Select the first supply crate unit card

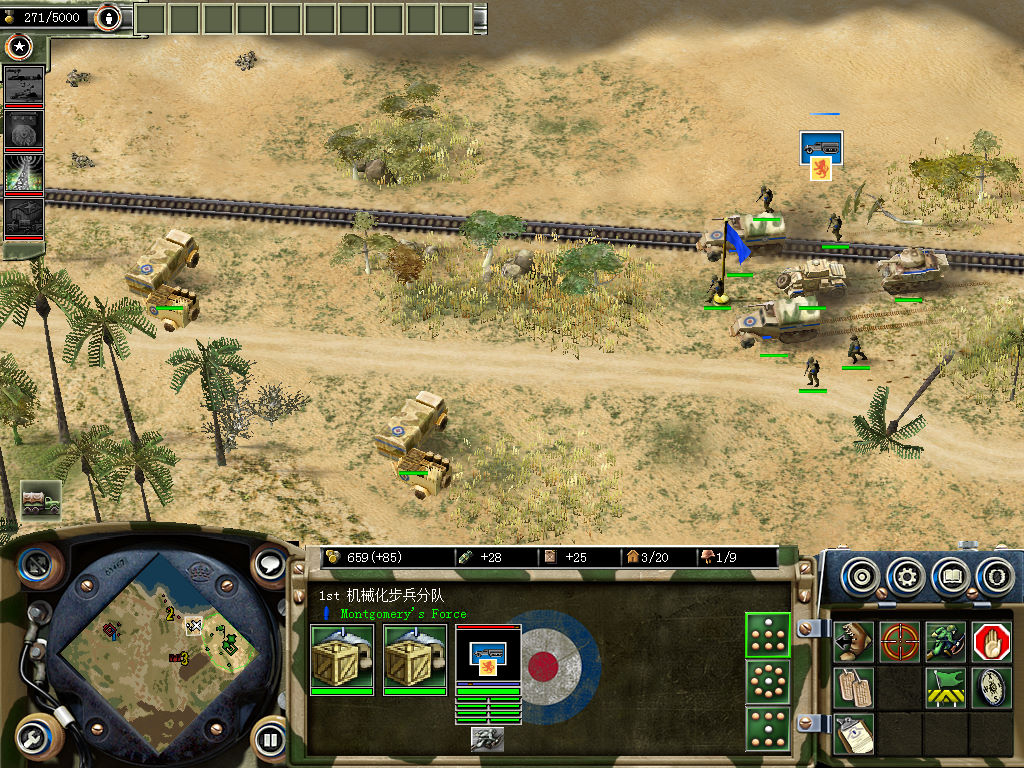(341, 656)
